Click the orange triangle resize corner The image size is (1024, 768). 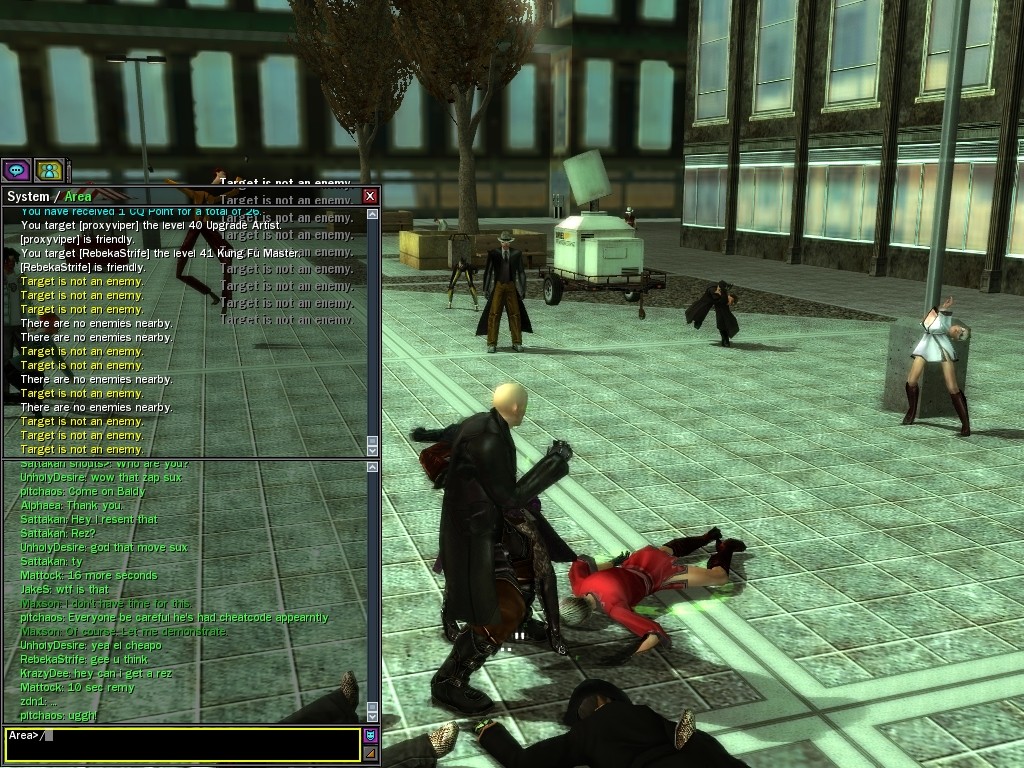coord(370,753)
